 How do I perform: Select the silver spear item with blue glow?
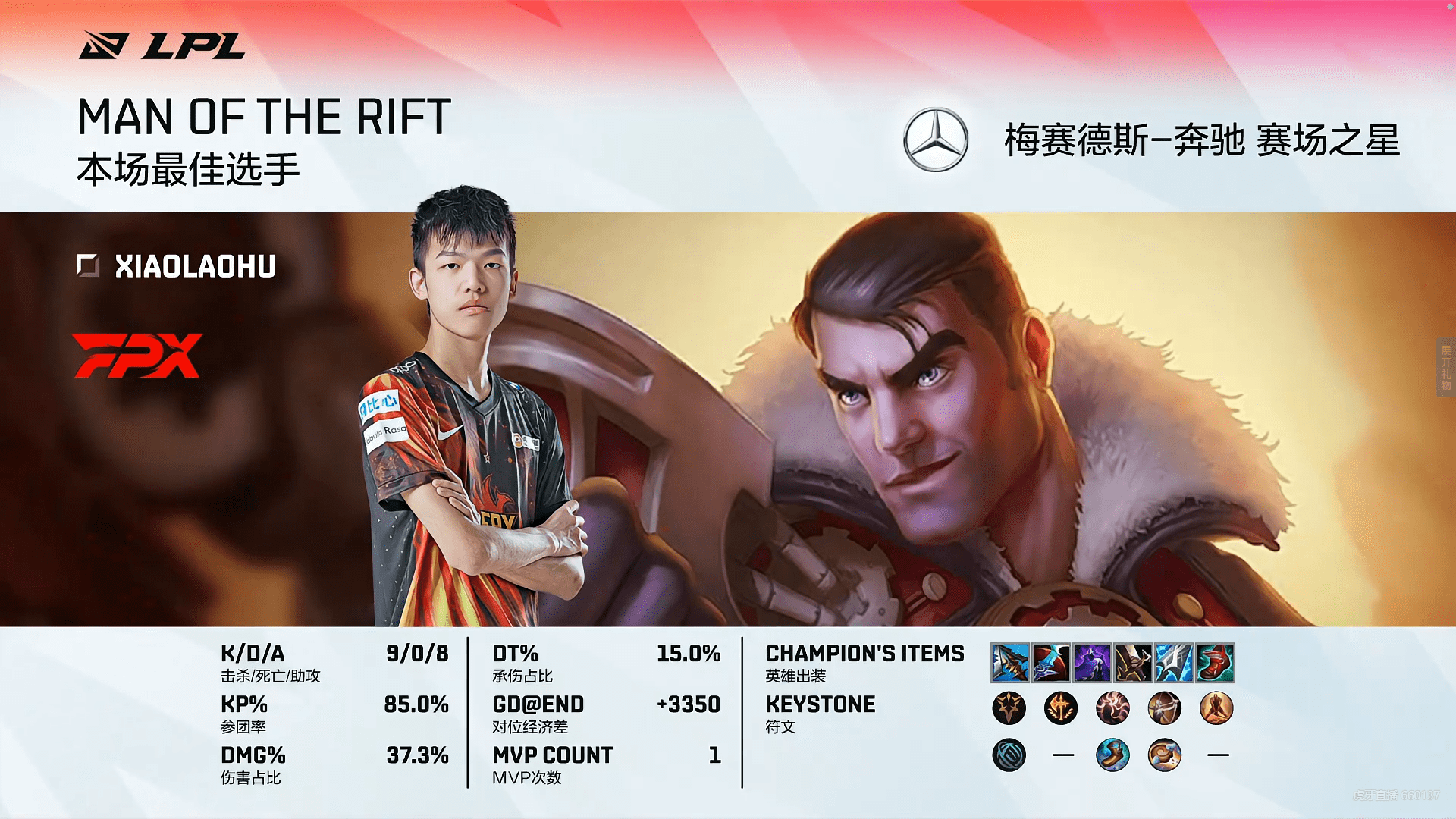(1174, 662)
